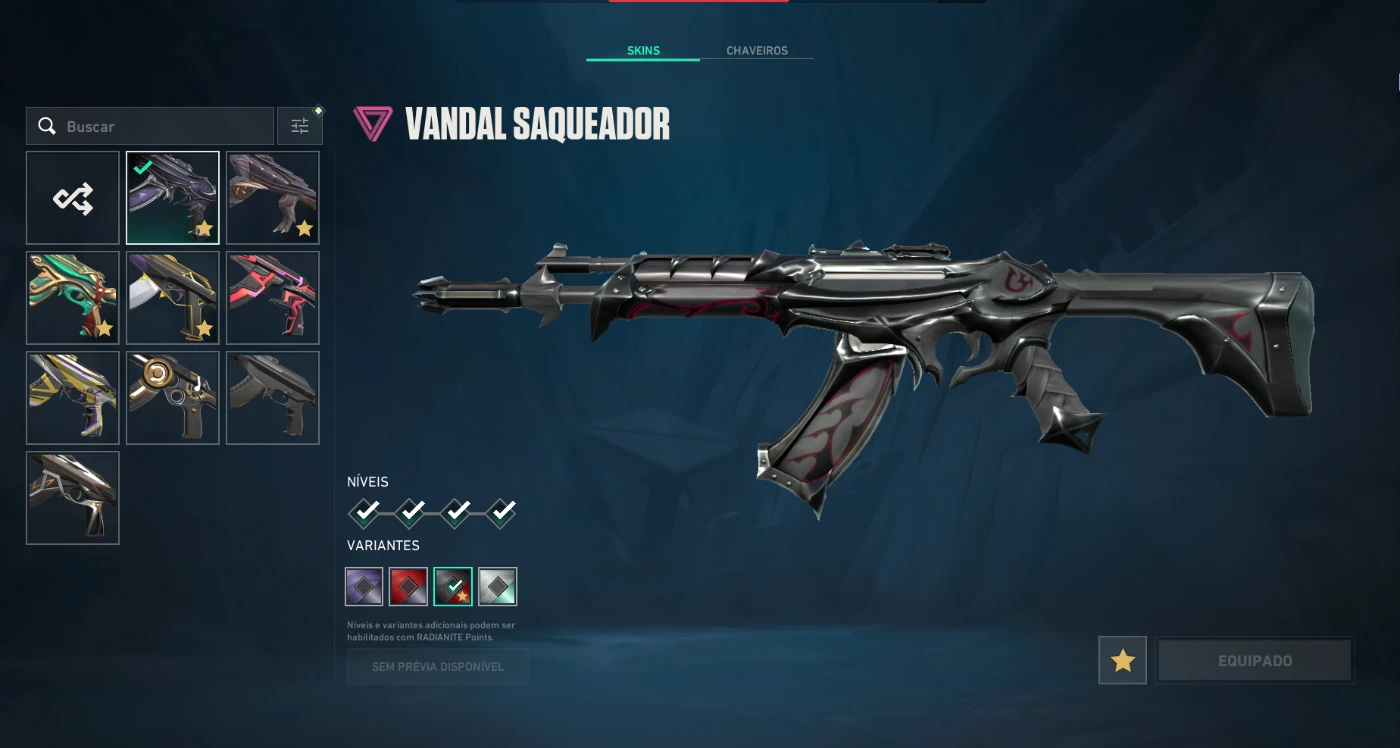
Task: Toggle the favorite star button
Action: [1122, 661]
